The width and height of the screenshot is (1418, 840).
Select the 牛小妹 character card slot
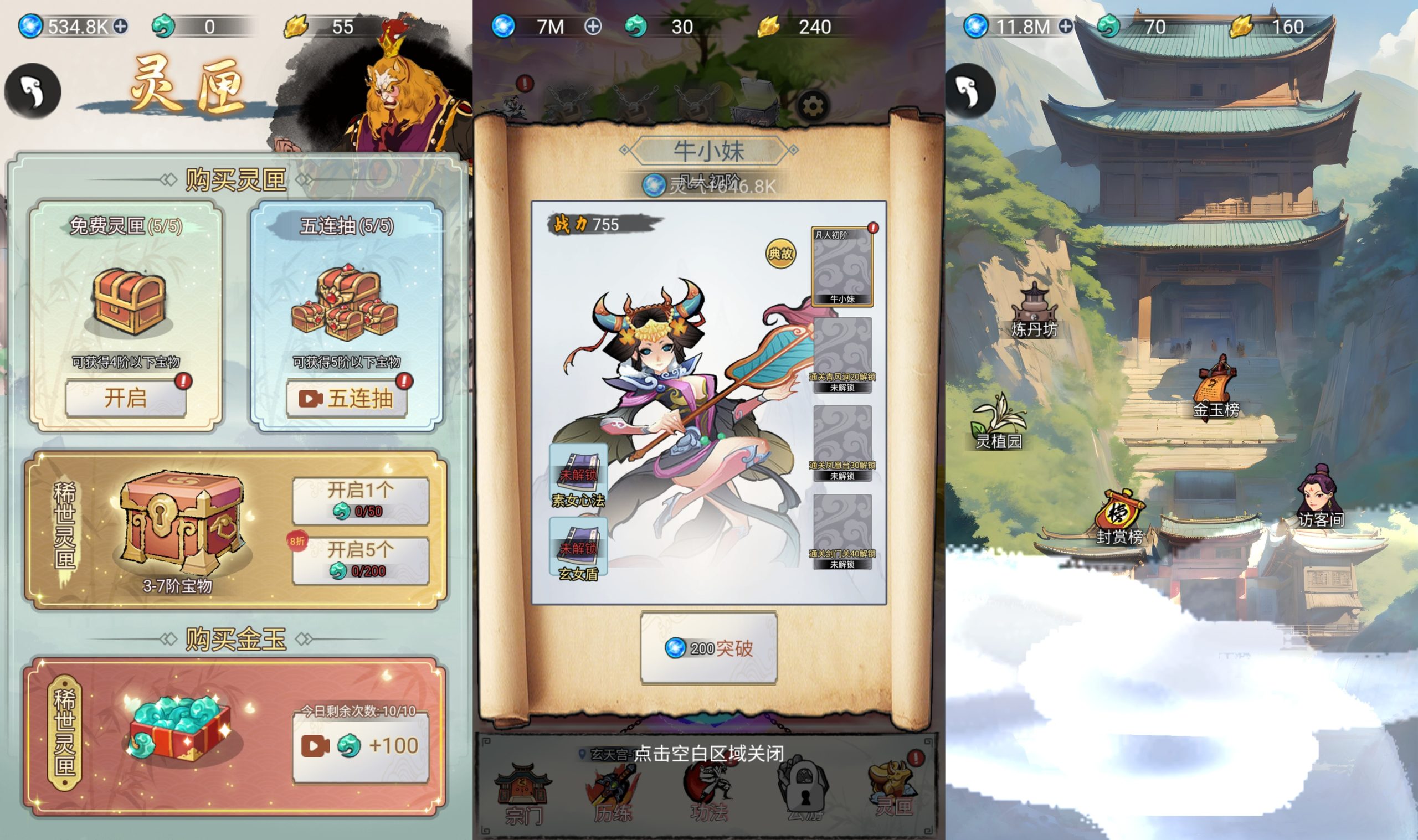click(842, 266)
